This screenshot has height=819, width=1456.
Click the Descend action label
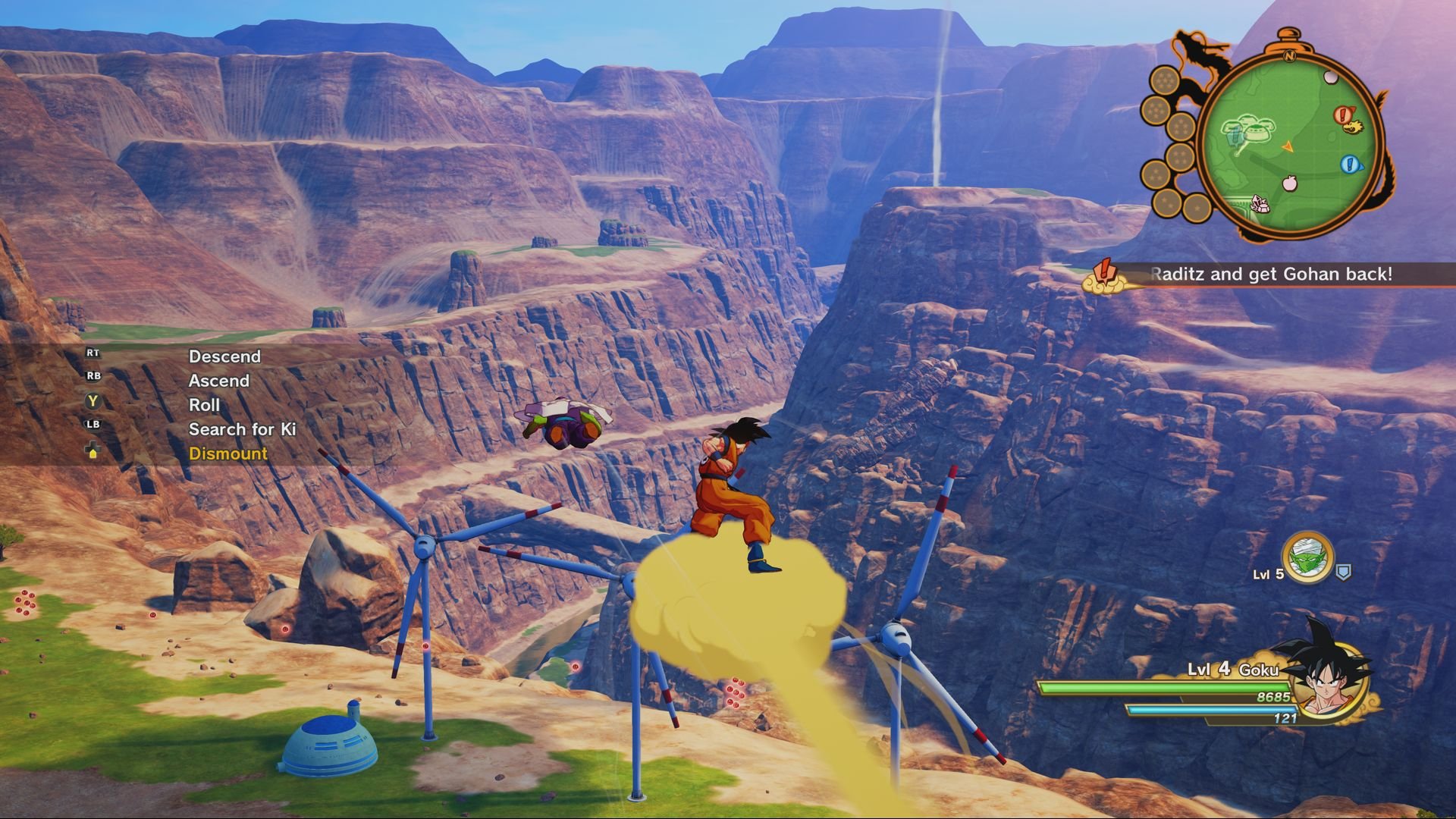click(x=224, y=356)
